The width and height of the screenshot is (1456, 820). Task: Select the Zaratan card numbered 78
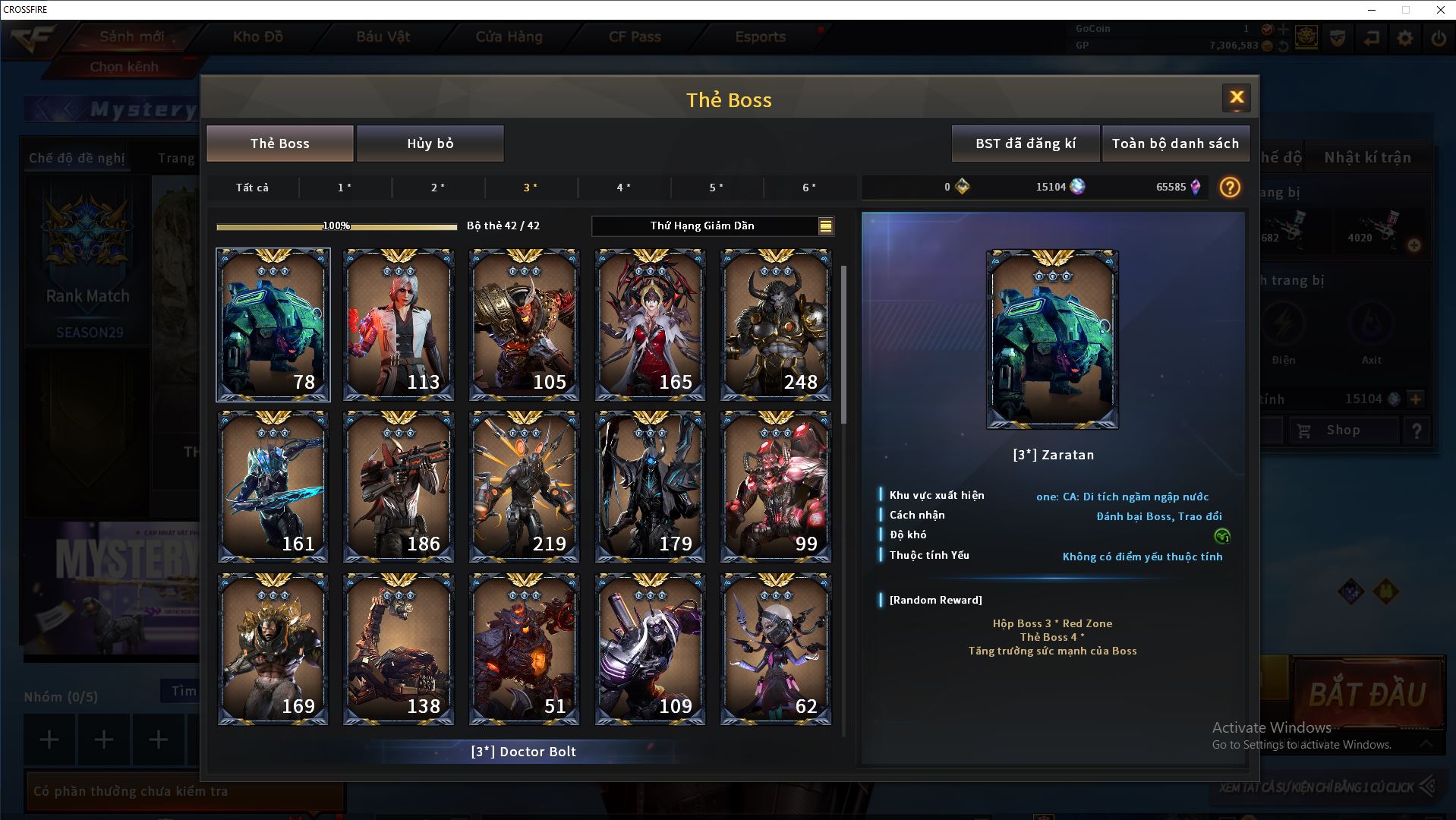(273, 325)
